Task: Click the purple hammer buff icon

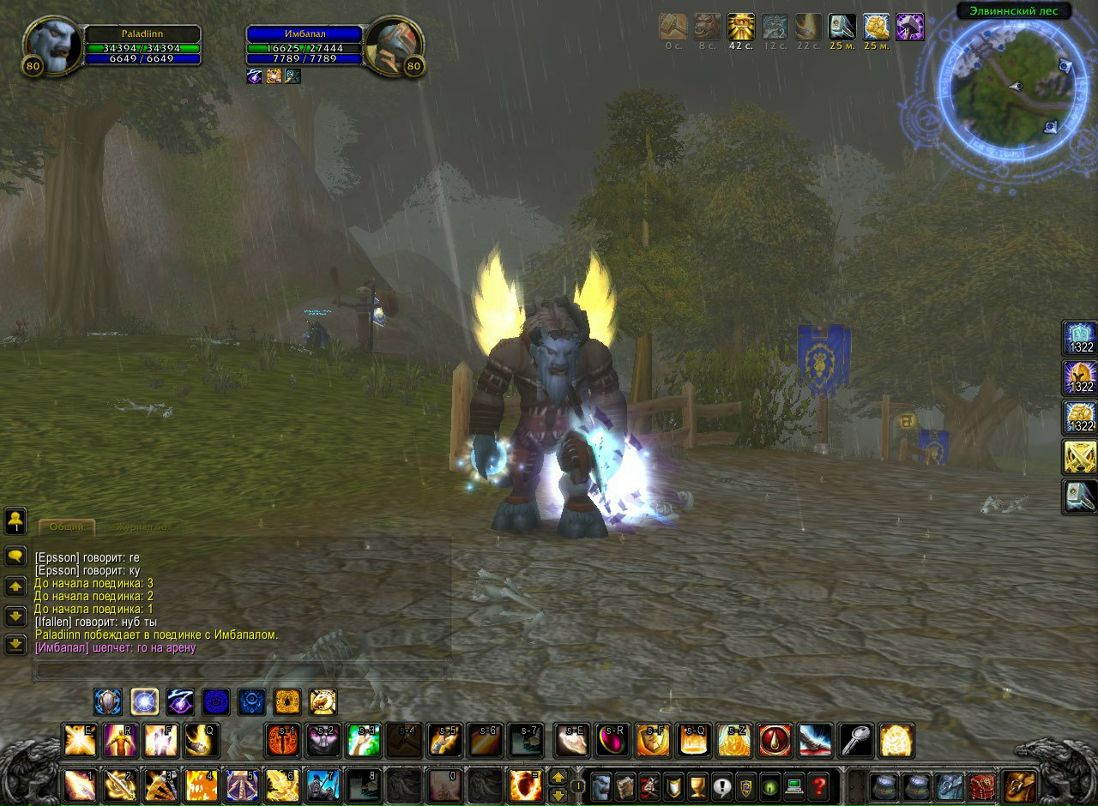Action: tap(910, 27)
